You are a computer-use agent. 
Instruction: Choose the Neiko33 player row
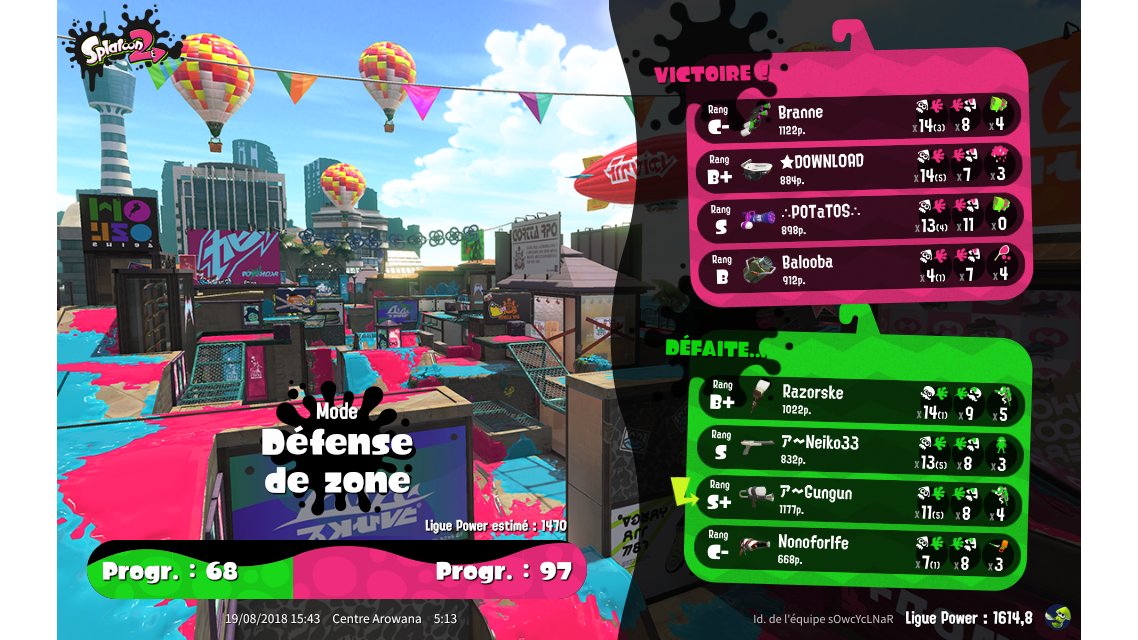(x=858, y=449)
